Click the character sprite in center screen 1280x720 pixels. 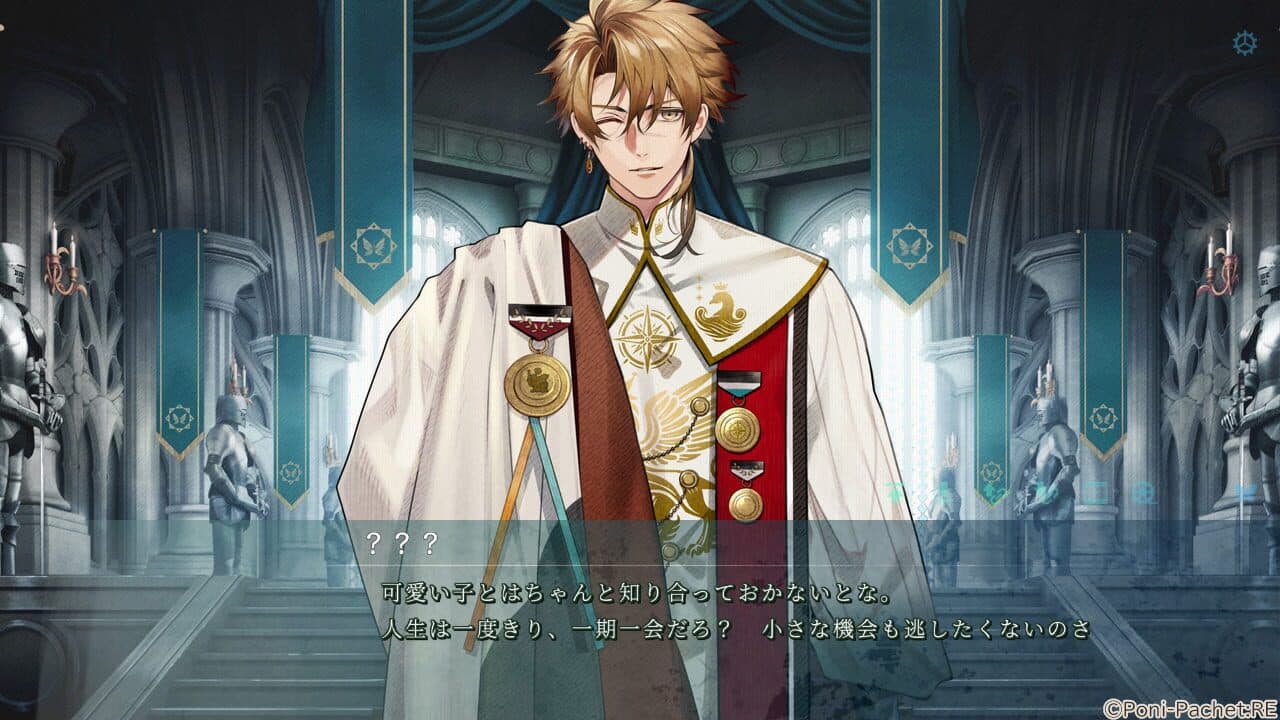[640, 300]
